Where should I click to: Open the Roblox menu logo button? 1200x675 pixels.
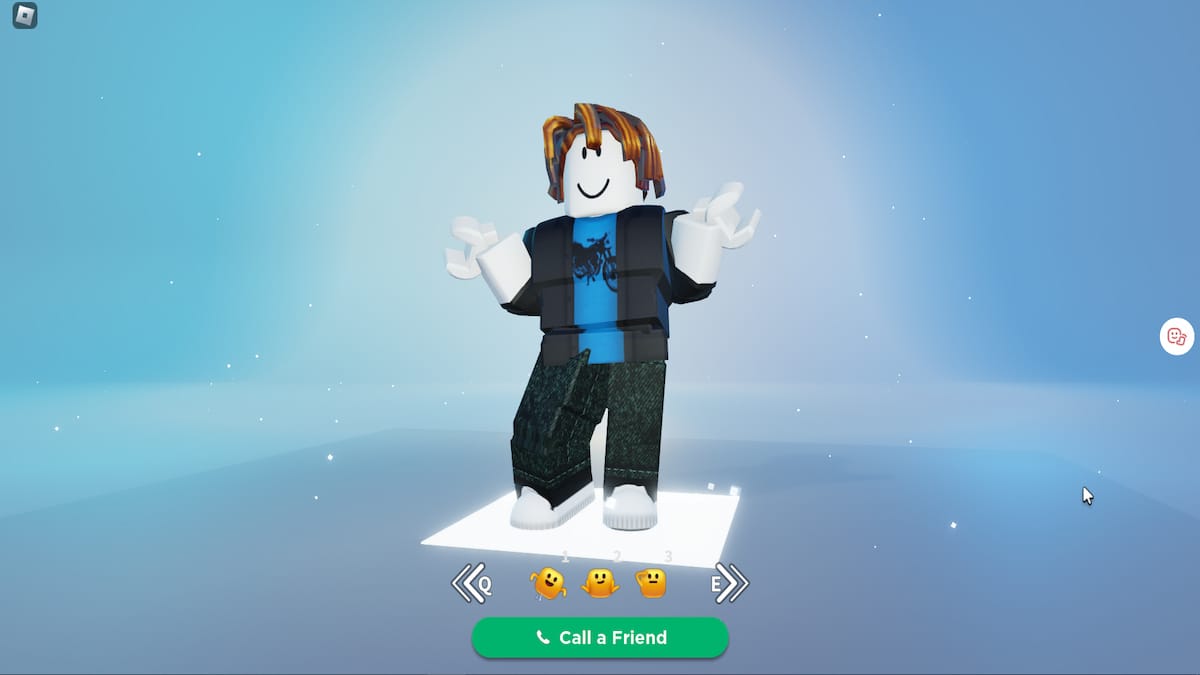[25, 16]
